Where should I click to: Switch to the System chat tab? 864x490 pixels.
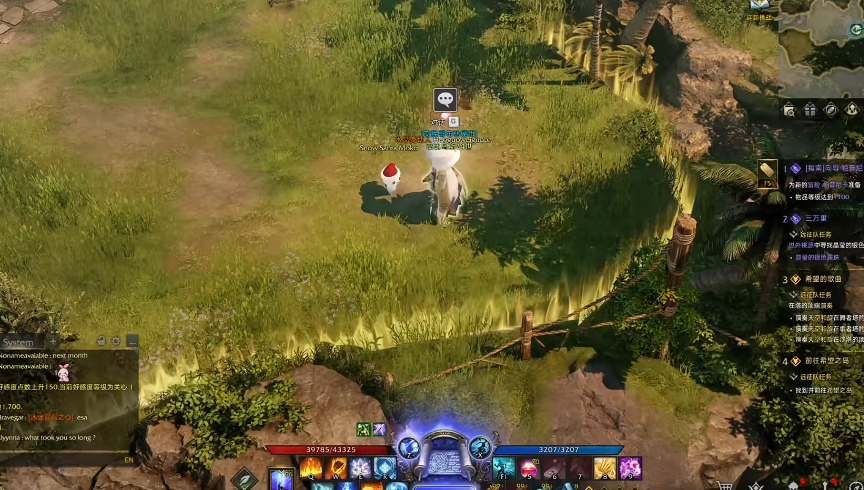coord(19,342)
